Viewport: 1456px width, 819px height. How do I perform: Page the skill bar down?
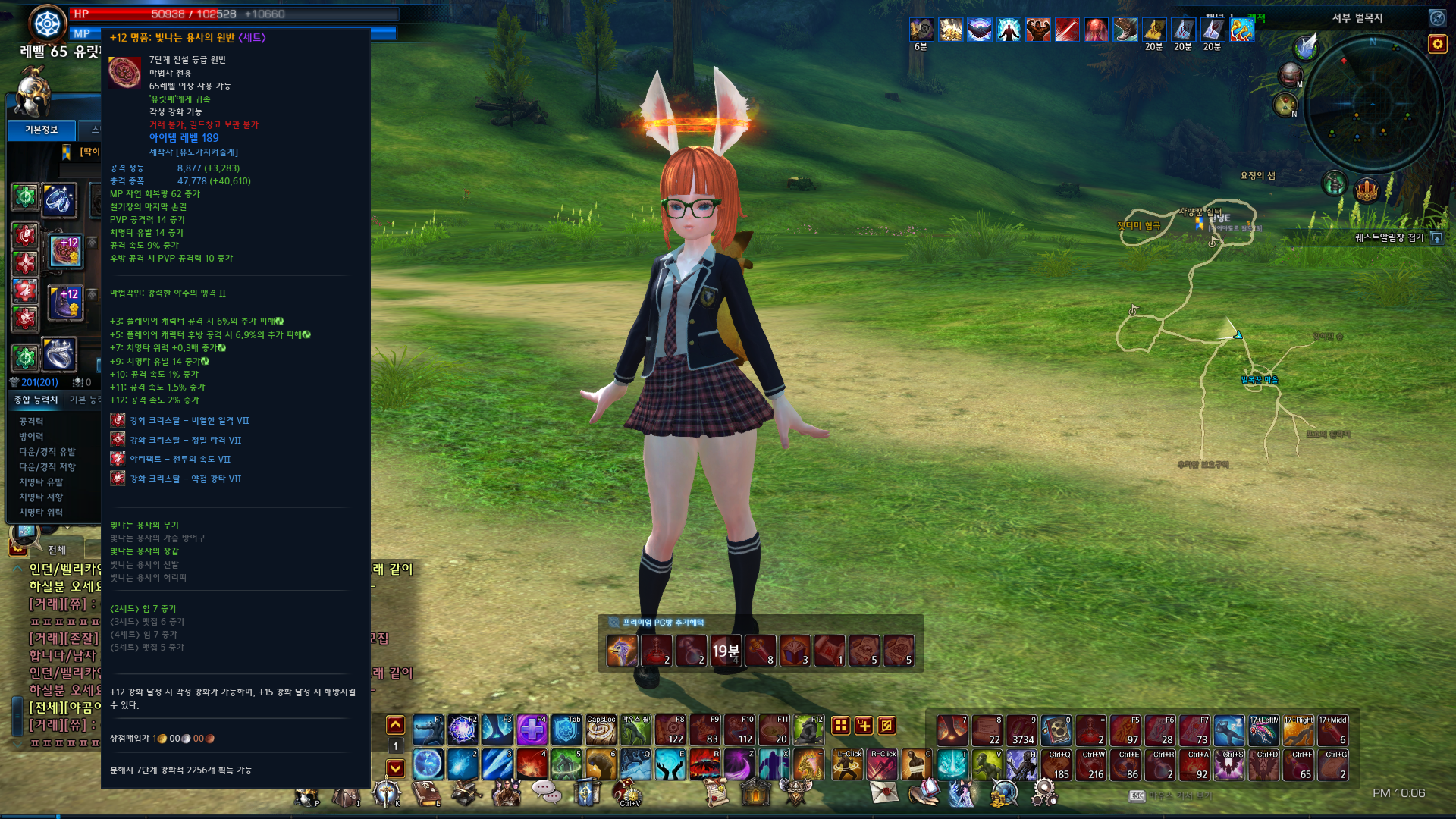click(395, 768)
